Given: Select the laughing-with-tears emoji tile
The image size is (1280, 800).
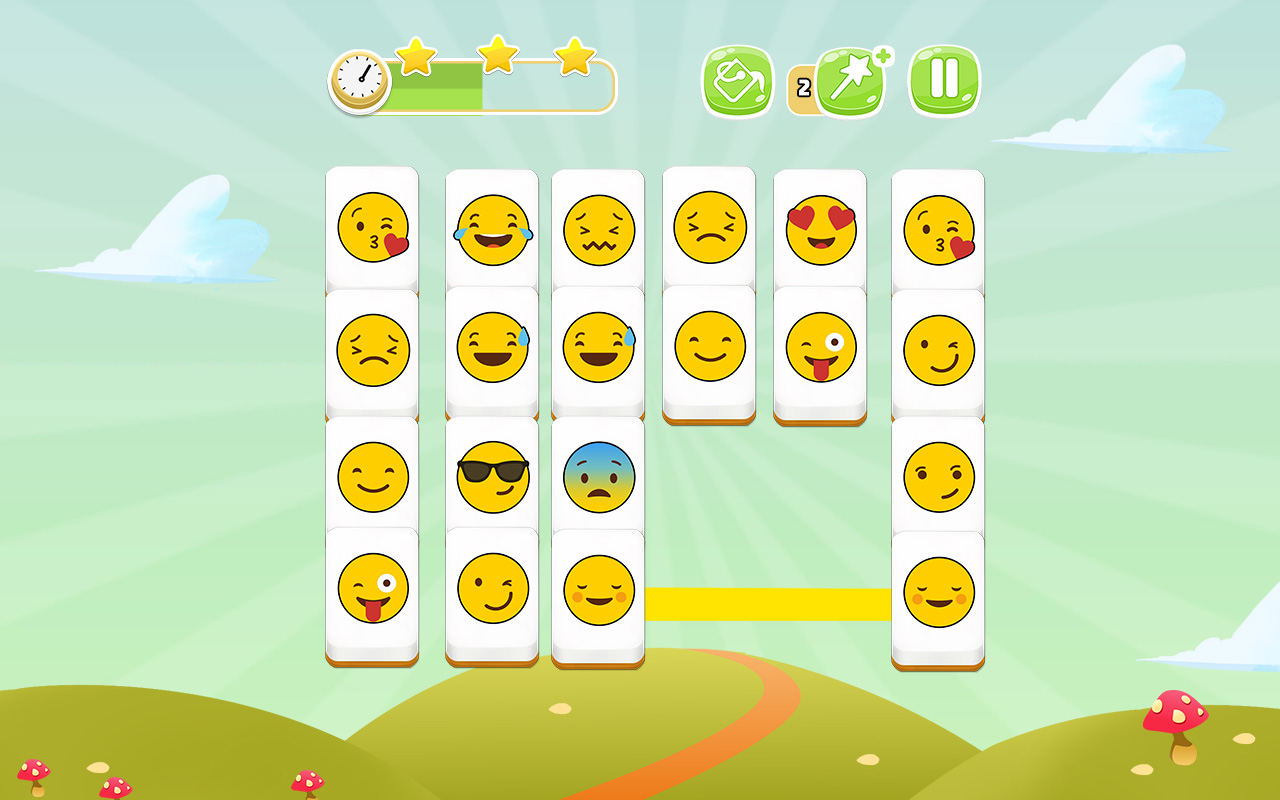Looking at the screenshot, I should click(x=491, y=228).
